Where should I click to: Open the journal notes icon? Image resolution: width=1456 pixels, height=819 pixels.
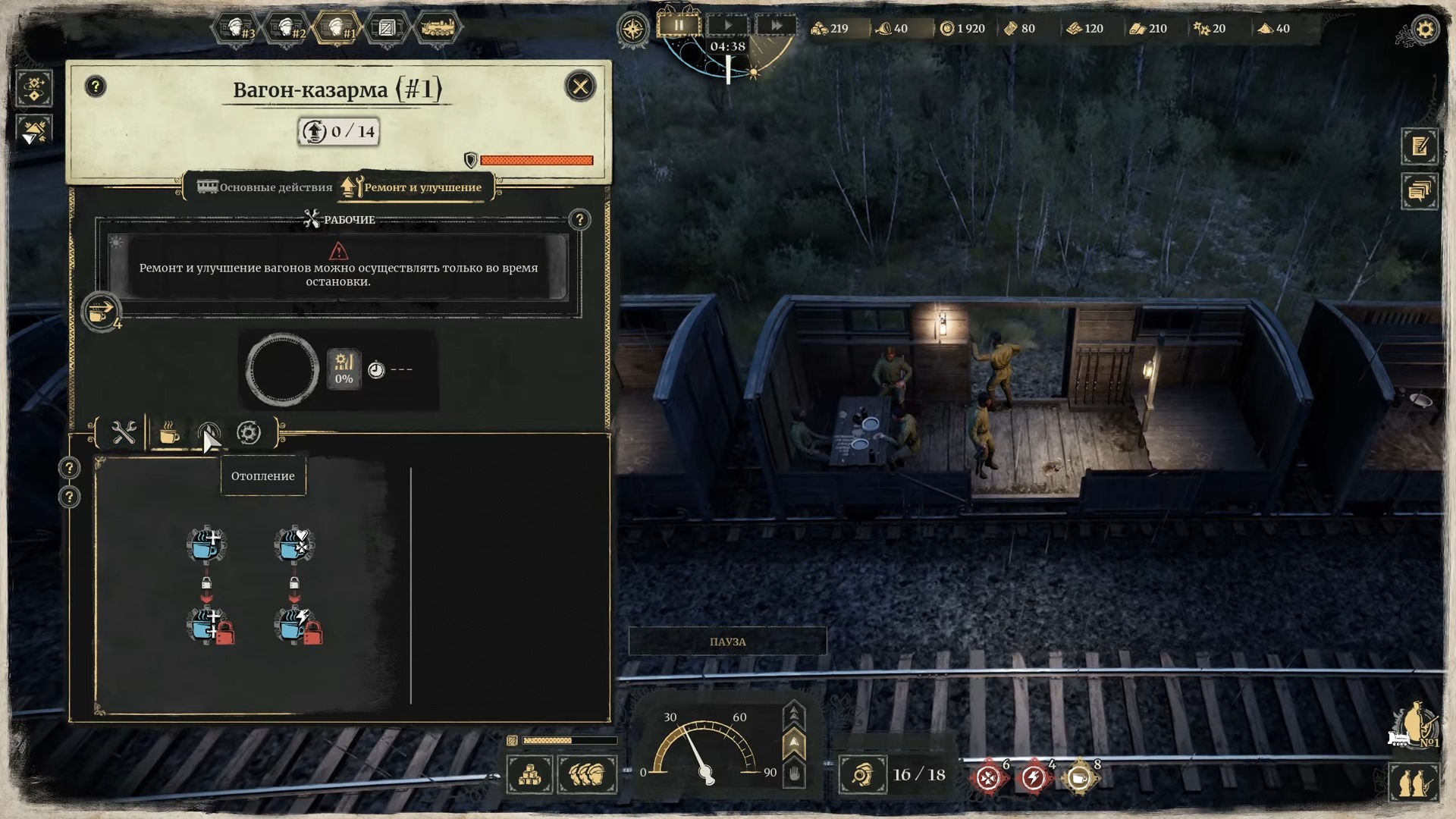click(1420, 146)
